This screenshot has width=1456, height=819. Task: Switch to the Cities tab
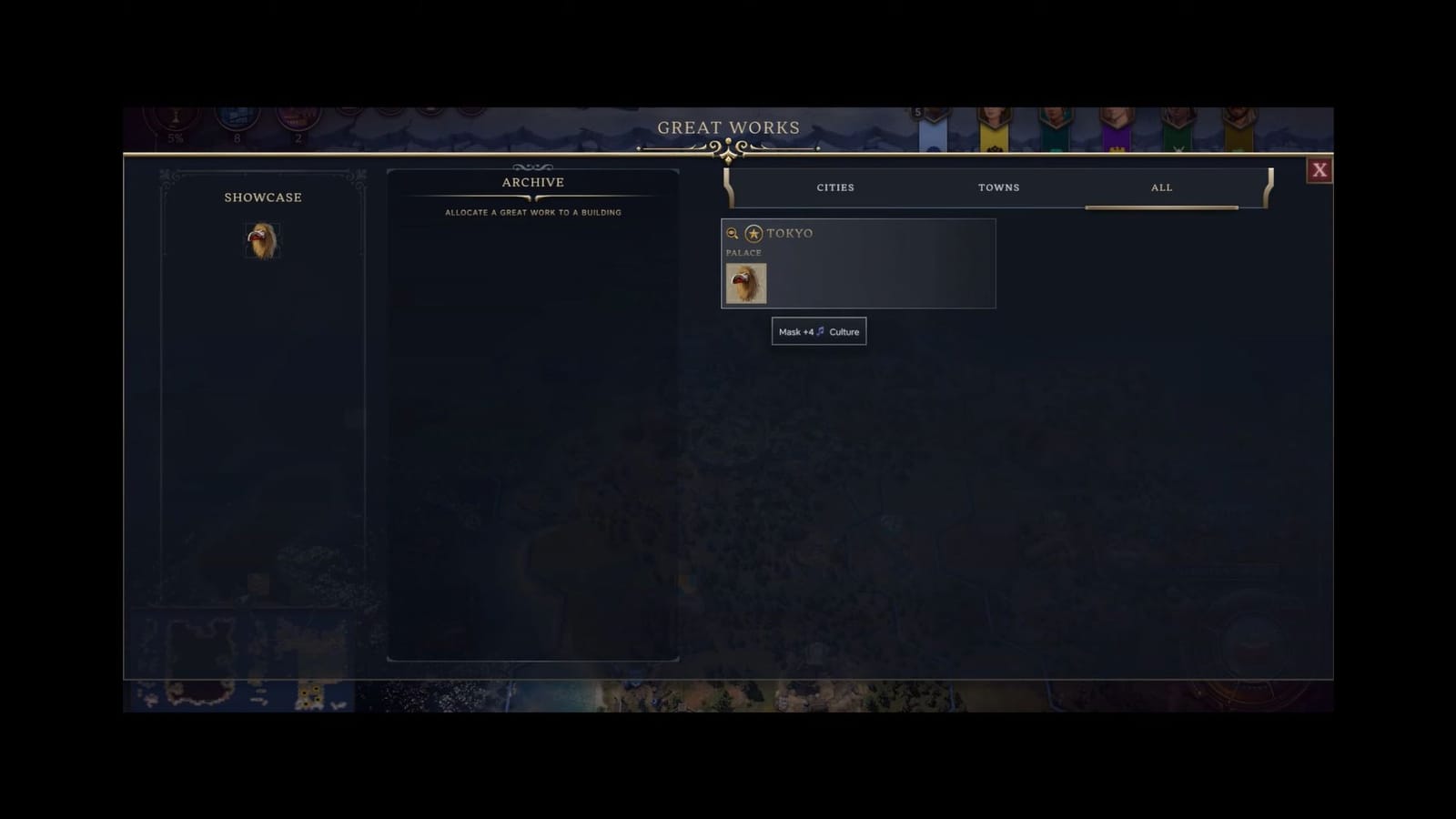(834, 187)
